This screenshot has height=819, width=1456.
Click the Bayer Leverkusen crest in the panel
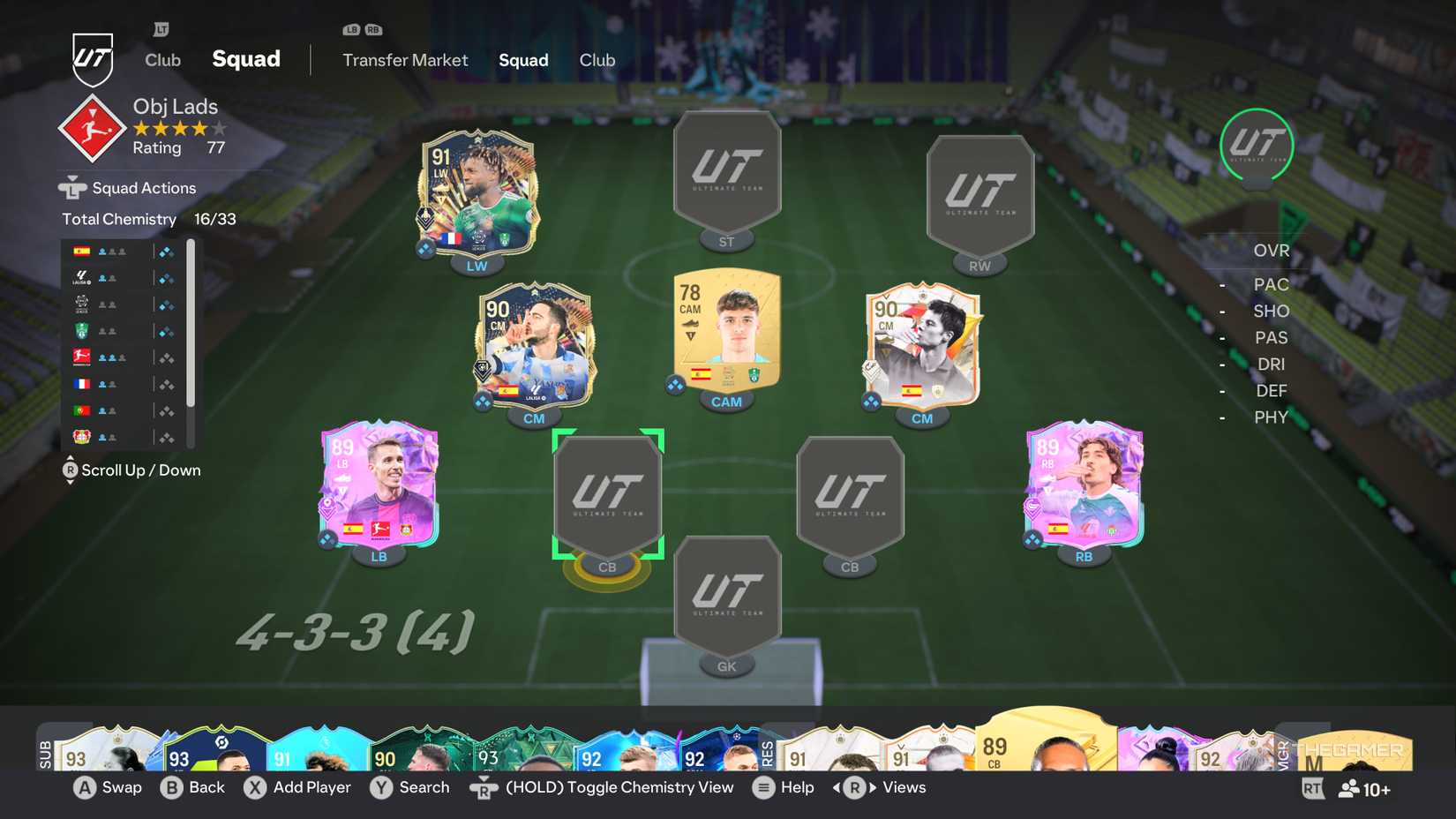pyautogui.click(x=79, y=436)
